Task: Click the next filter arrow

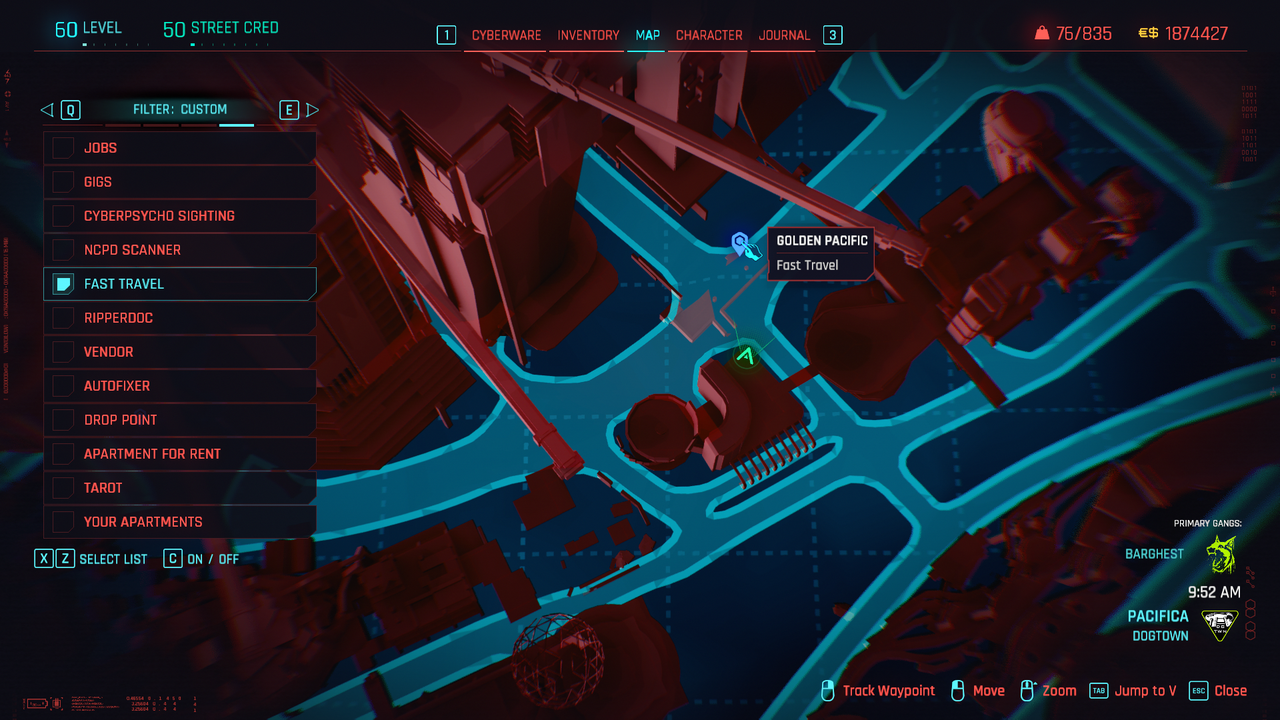Action: (312, 110)
